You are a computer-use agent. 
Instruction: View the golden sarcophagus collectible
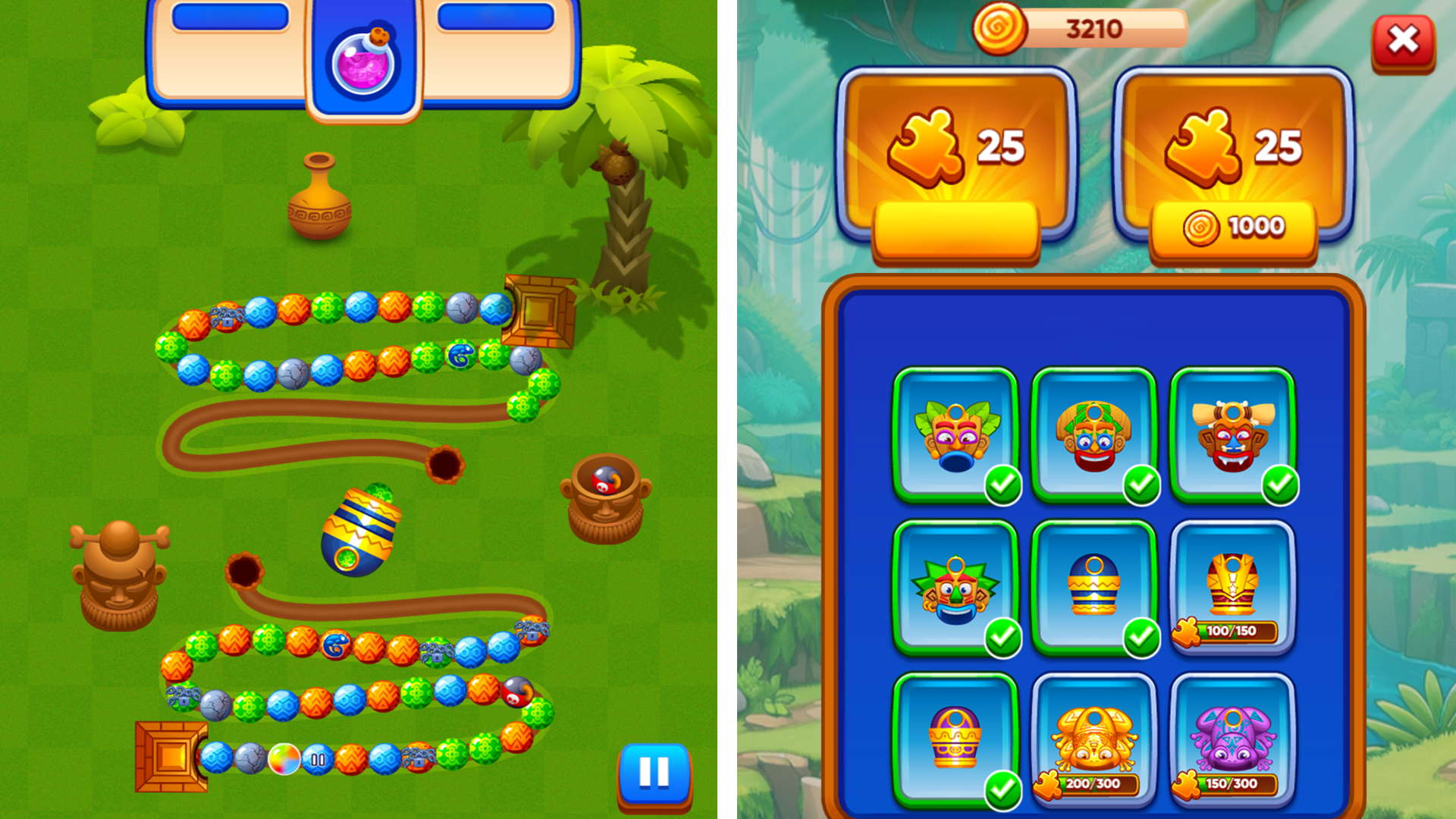pyautogui.click(x=1232, y=584)
